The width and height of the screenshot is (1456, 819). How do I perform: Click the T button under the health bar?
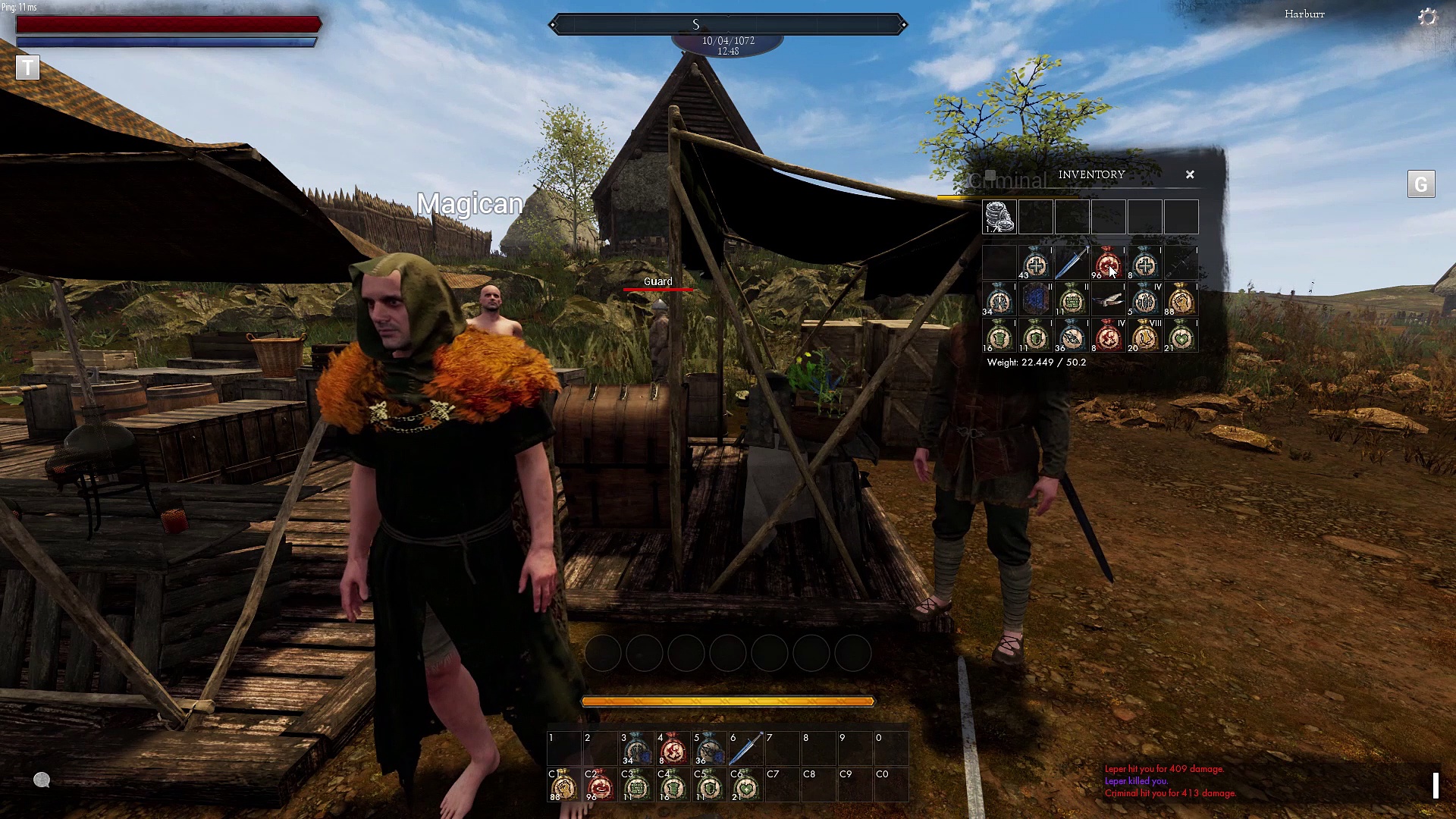pos(27,67)
